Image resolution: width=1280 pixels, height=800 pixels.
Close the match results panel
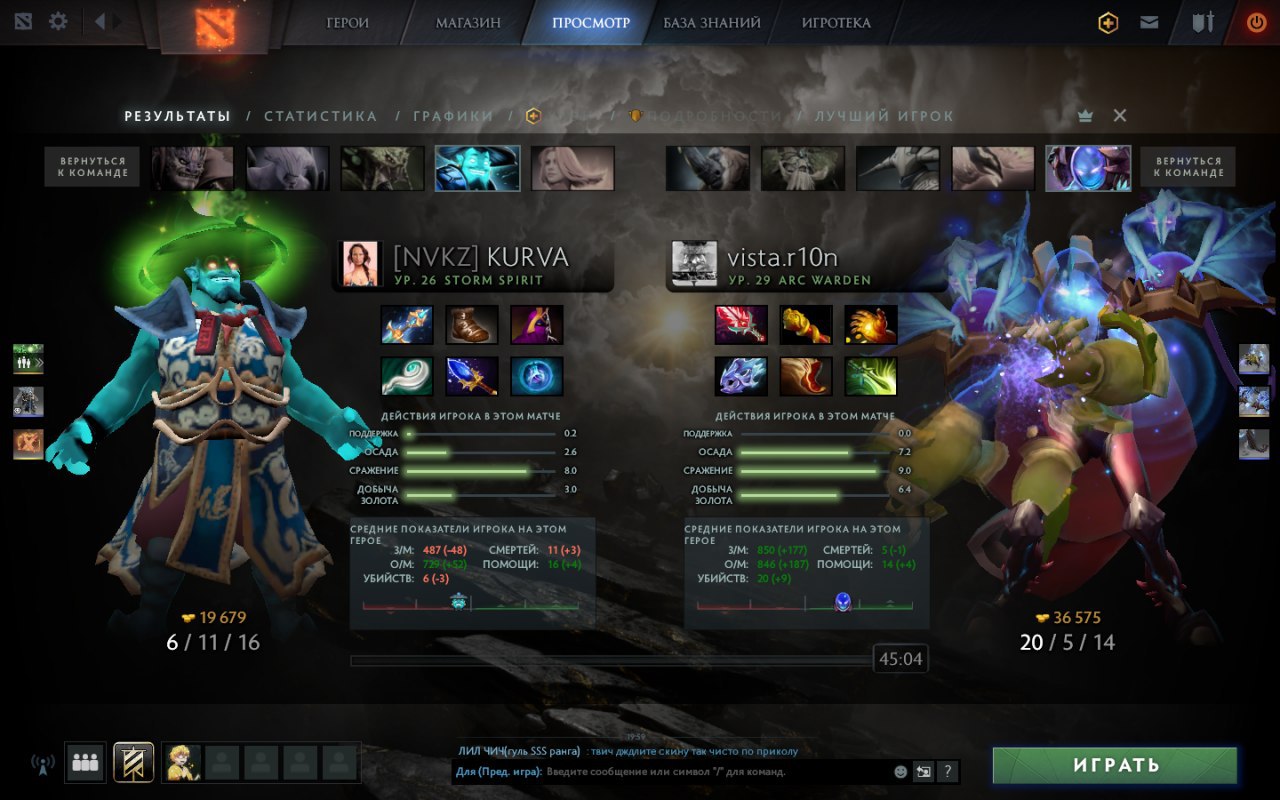(x=1120, y=116)
